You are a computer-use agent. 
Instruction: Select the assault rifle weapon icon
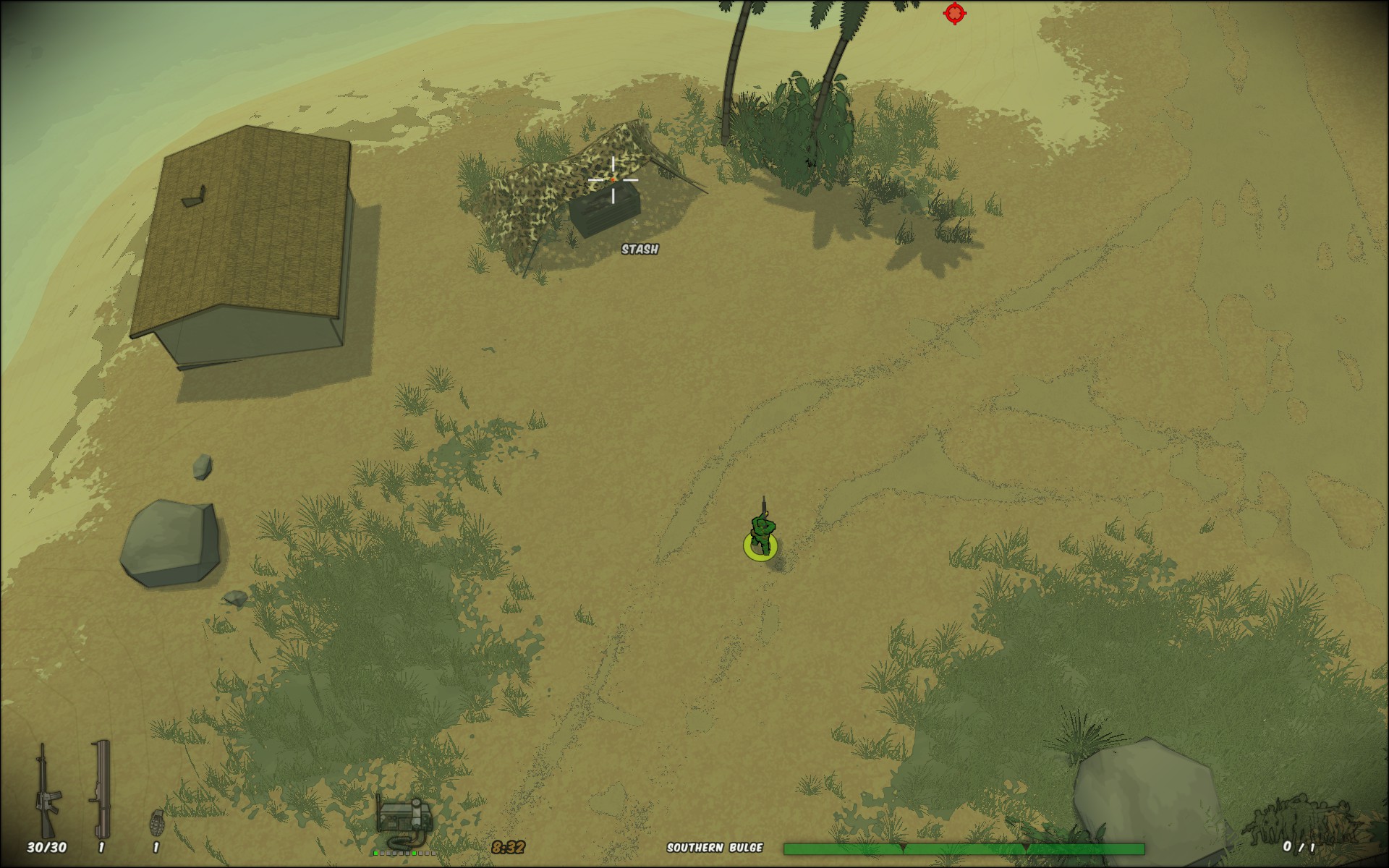(48, 791)
